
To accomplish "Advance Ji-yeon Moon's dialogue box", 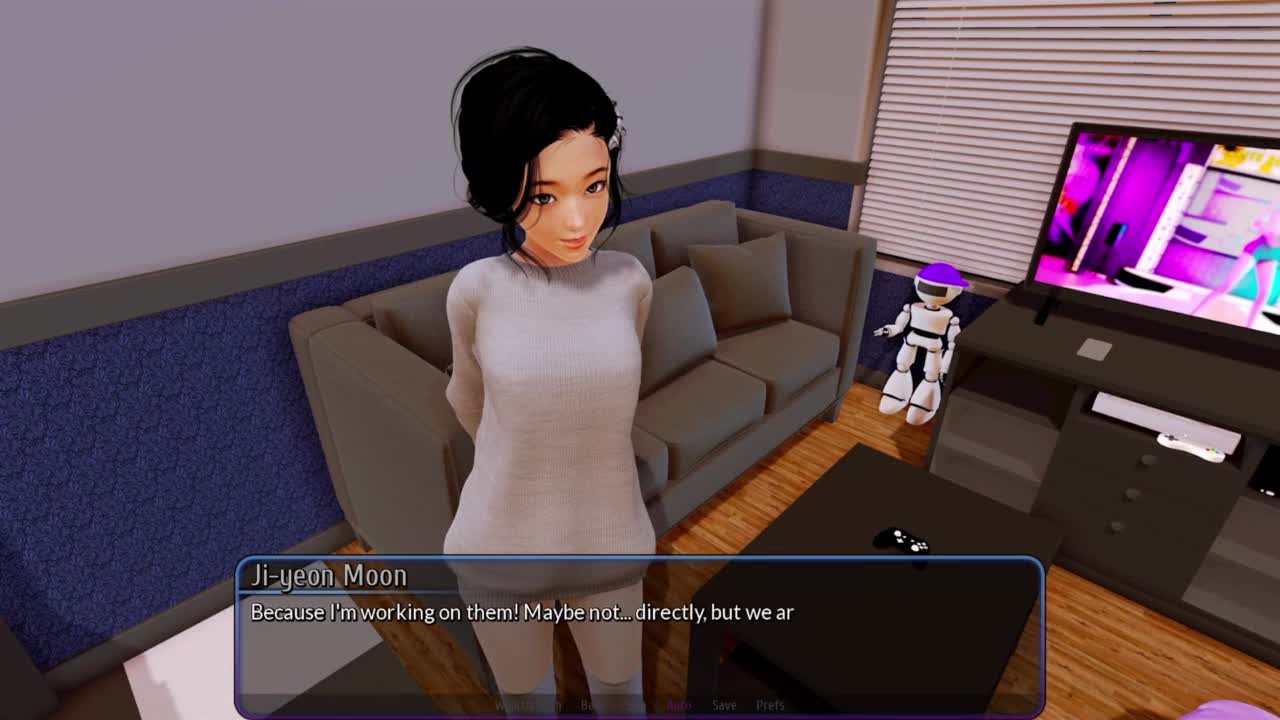I will pos(640,640).
